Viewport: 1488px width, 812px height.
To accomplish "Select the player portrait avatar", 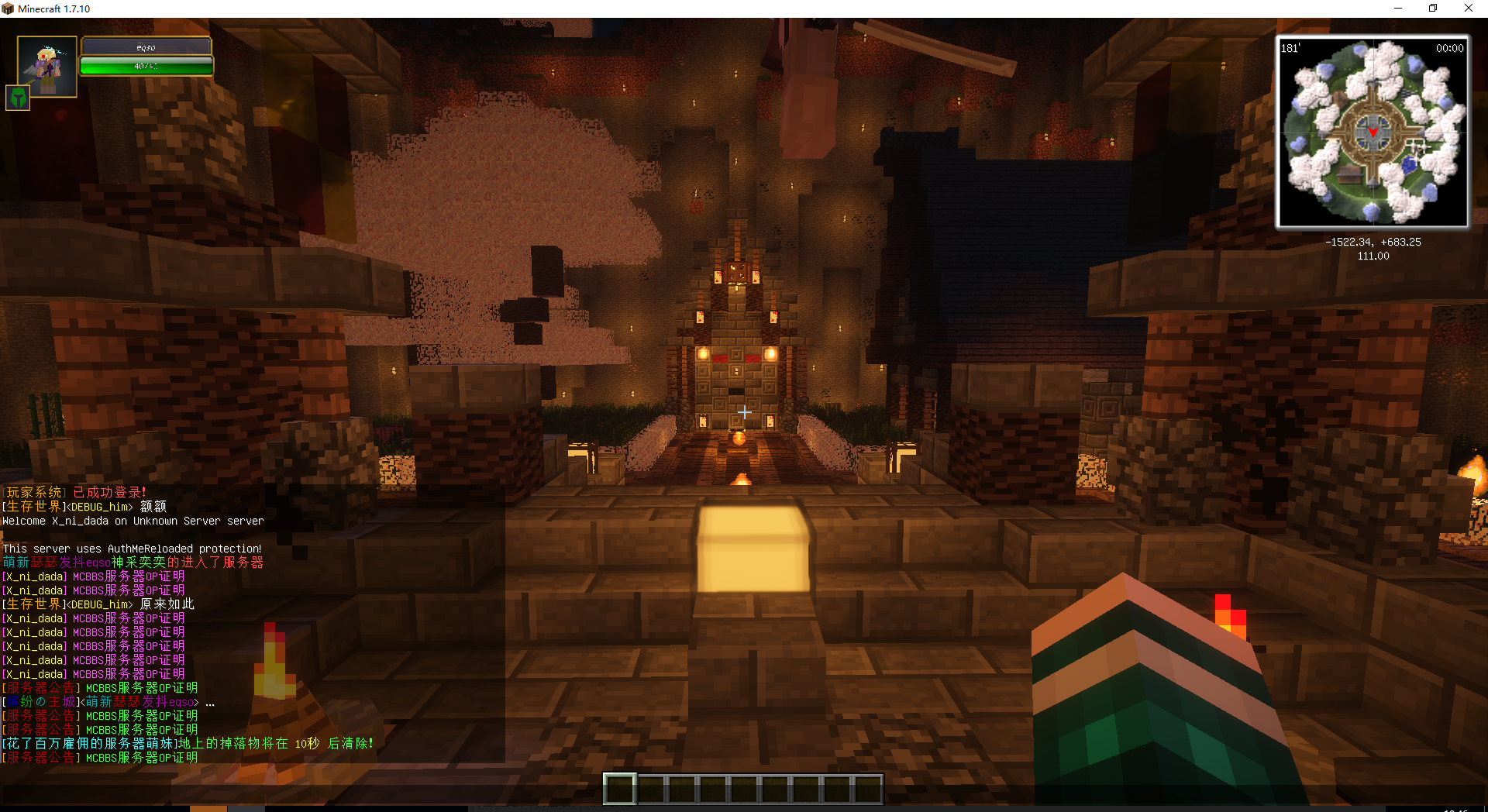I will 47,66.
